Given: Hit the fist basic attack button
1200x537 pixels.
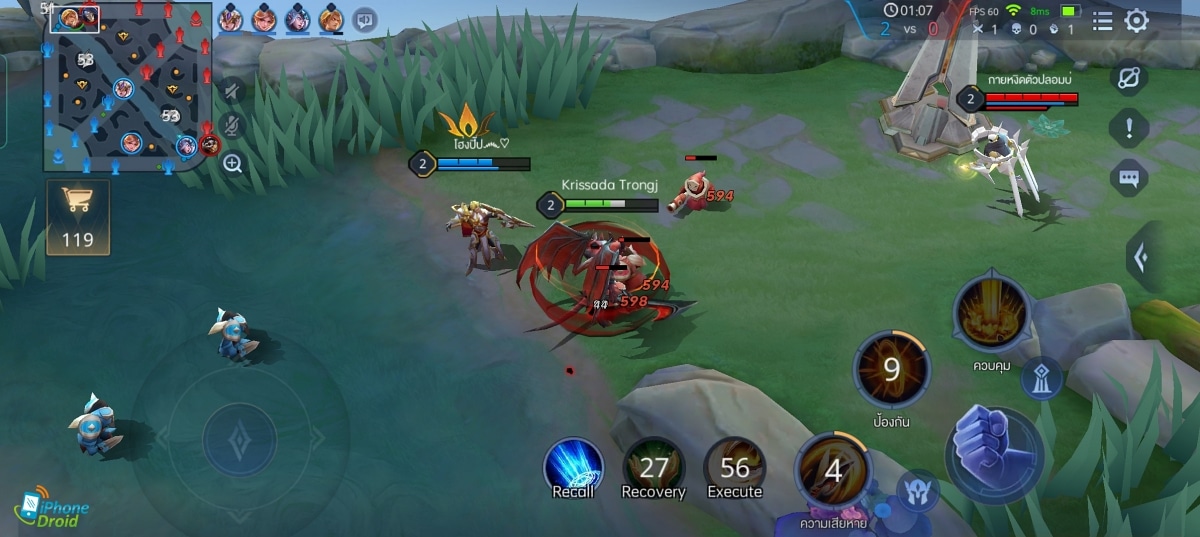Looking at the screenshot, I should click(994, 454).
